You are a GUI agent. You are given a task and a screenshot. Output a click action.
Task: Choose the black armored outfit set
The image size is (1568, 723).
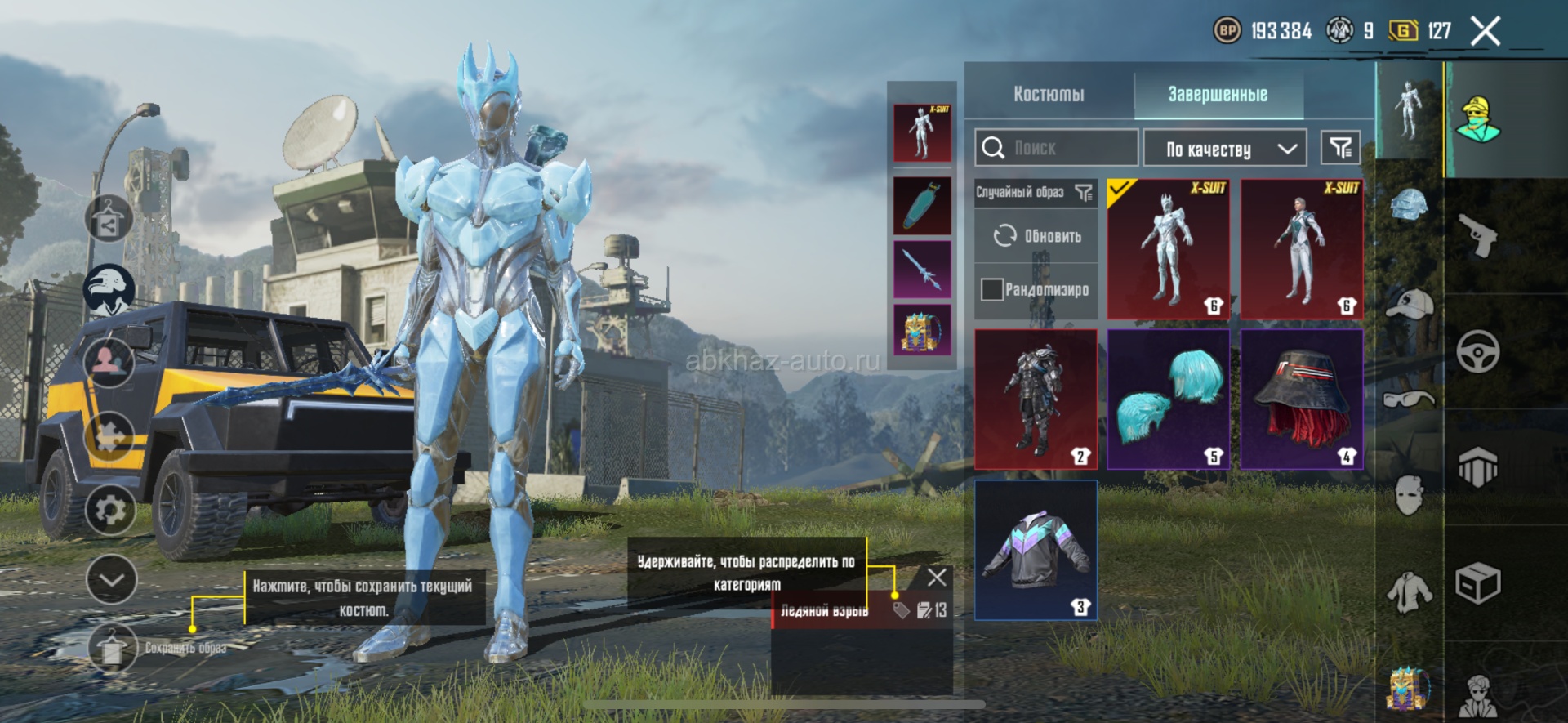(x=1036, y=399)
